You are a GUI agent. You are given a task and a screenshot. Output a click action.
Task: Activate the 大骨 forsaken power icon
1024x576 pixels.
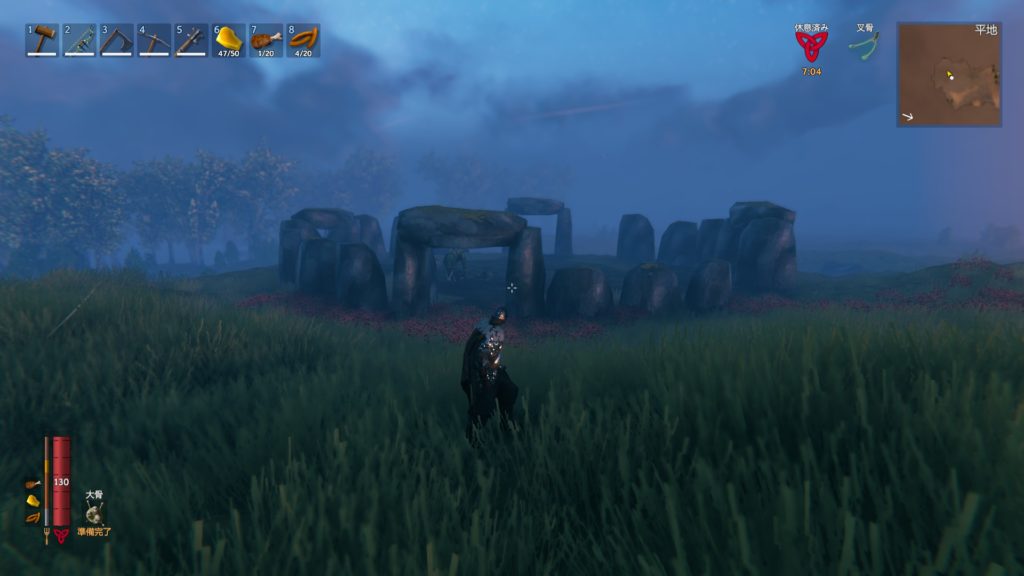click(94, 514)
